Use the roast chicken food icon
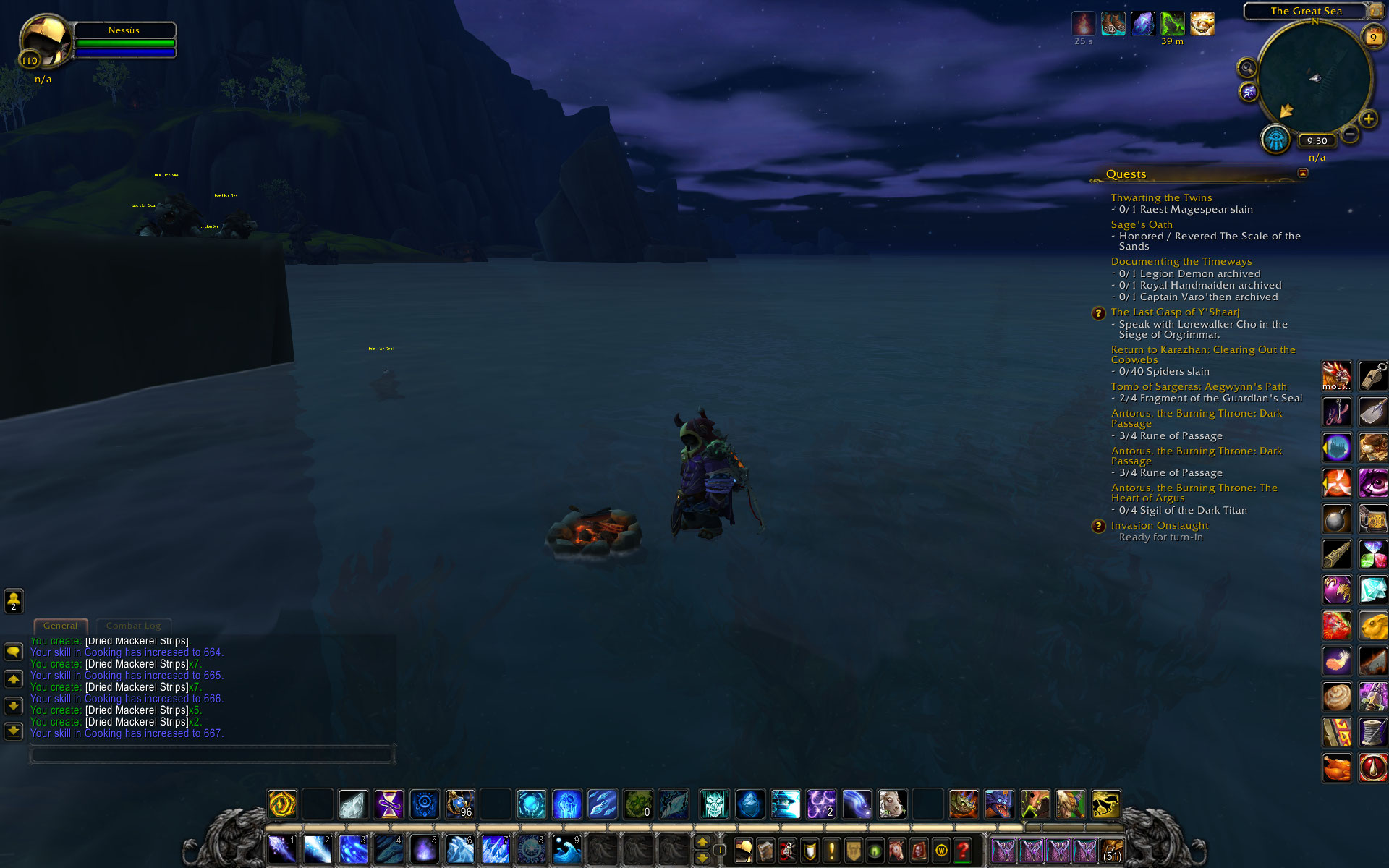This screenshot has width=1389, height=868. (1336, 767)
